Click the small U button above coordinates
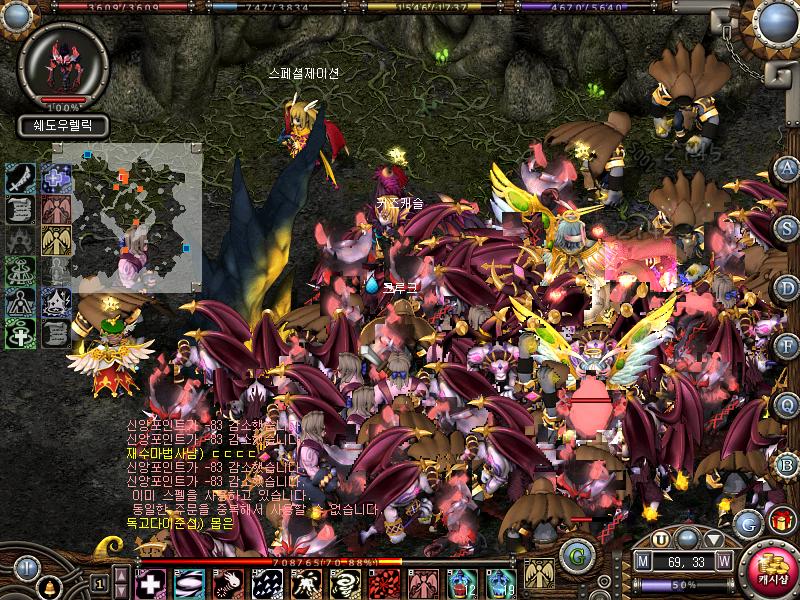The width and height of the screenshot is (800, 600). [x=660, y=539]
